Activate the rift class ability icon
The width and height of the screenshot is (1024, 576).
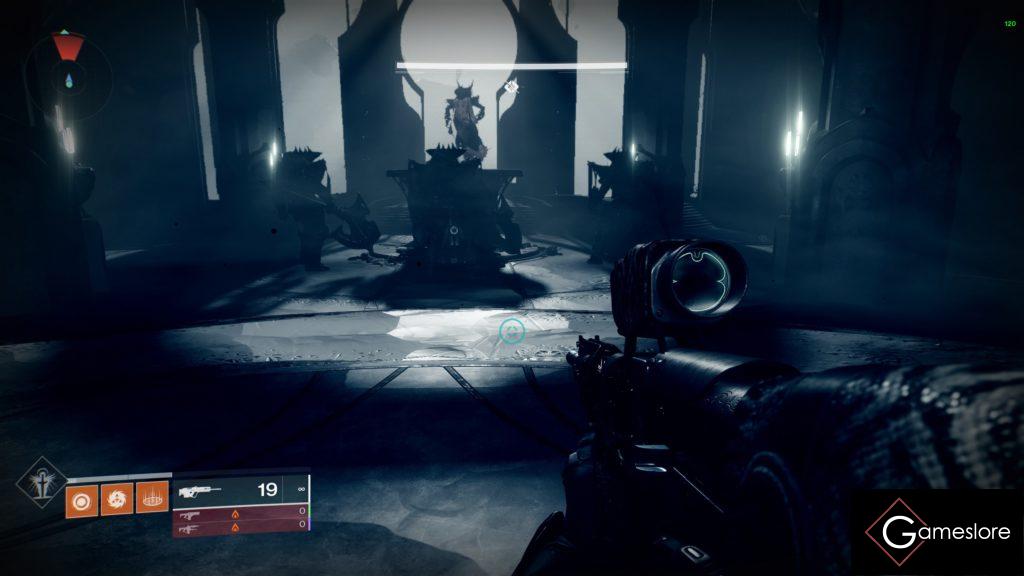(x=149, y=497)
